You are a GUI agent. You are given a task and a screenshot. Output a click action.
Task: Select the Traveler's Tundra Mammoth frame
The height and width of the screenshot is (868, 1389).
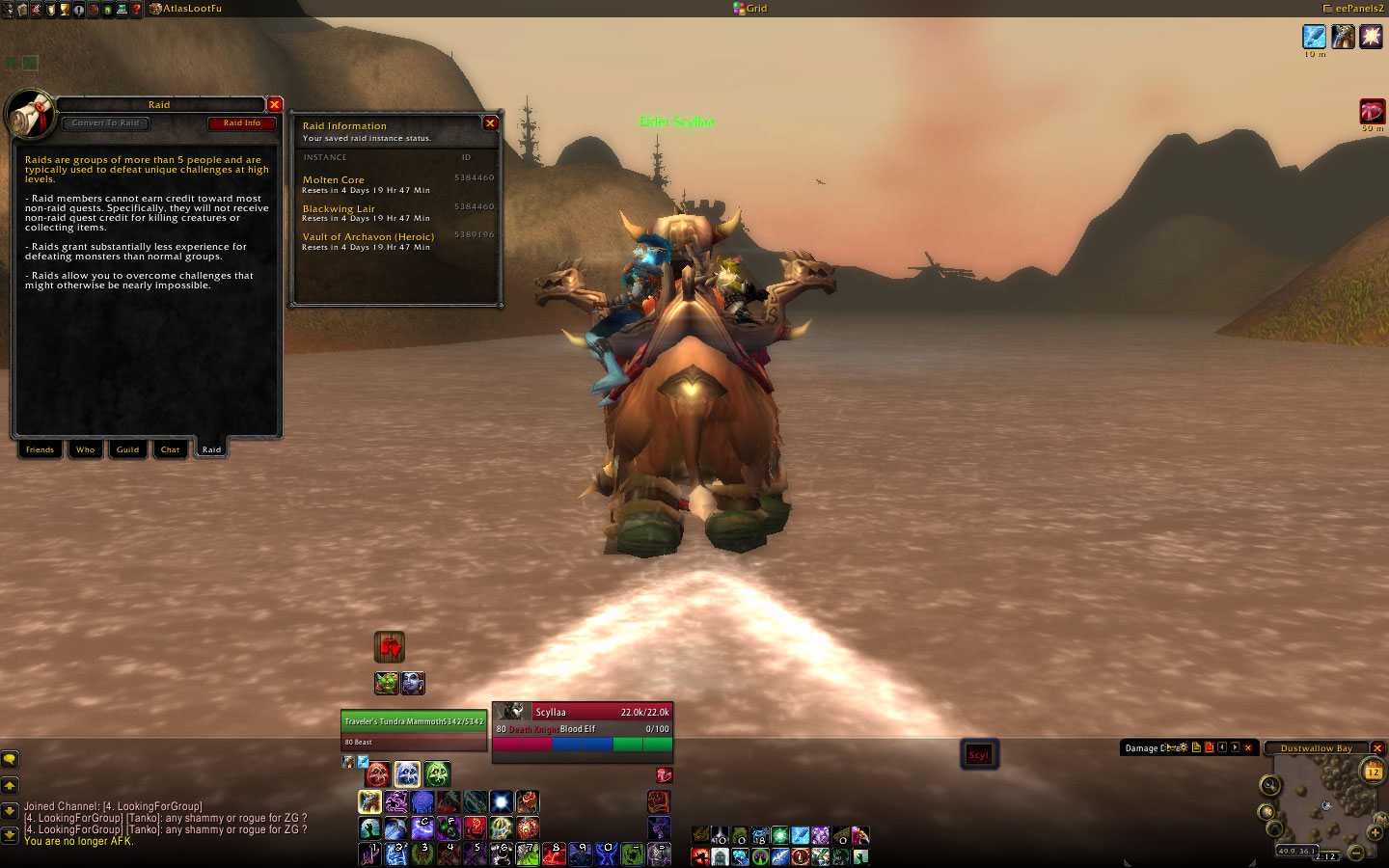coord(413,721)
